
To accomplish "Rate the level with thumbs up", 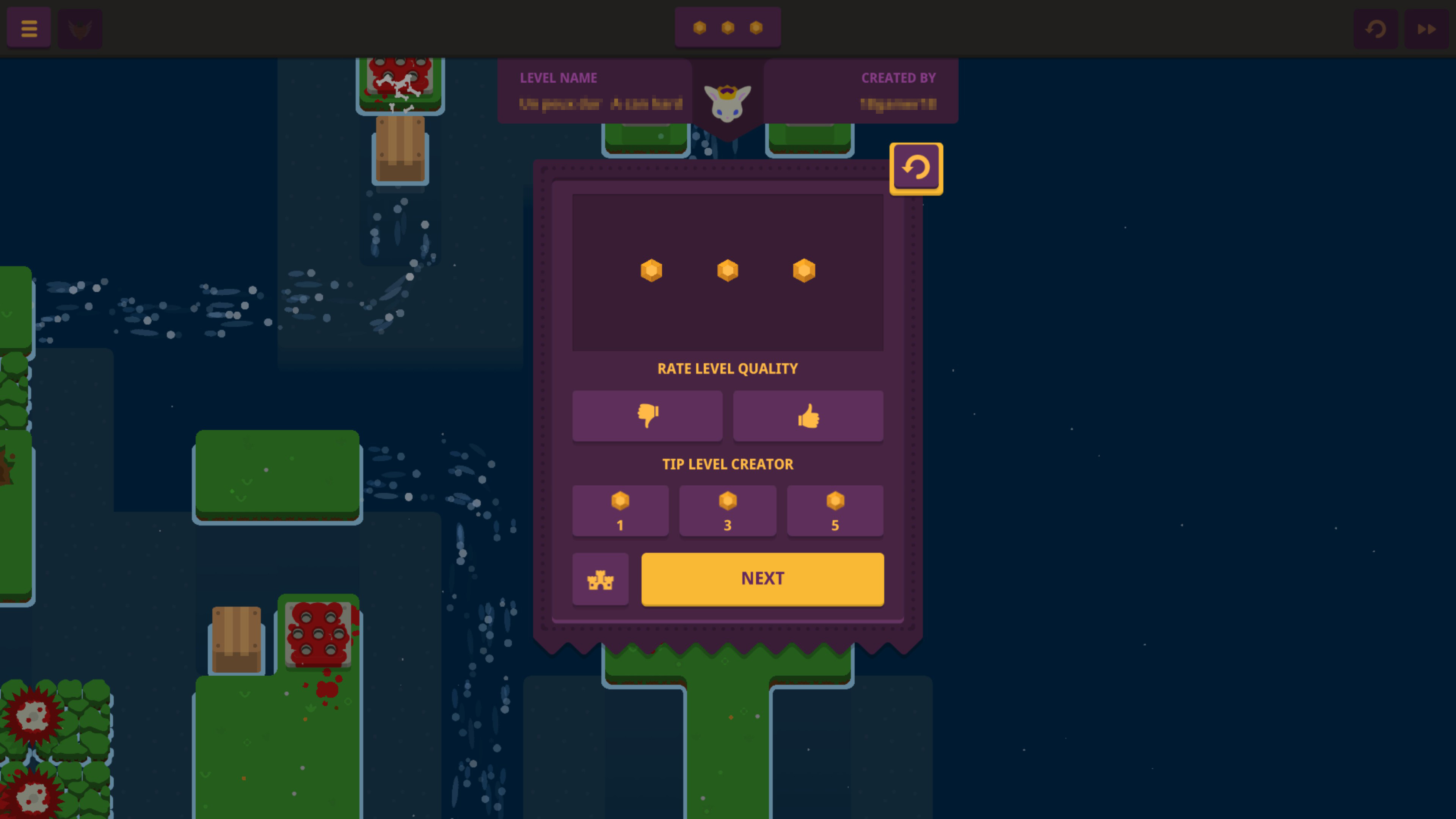I will (808, 416).
